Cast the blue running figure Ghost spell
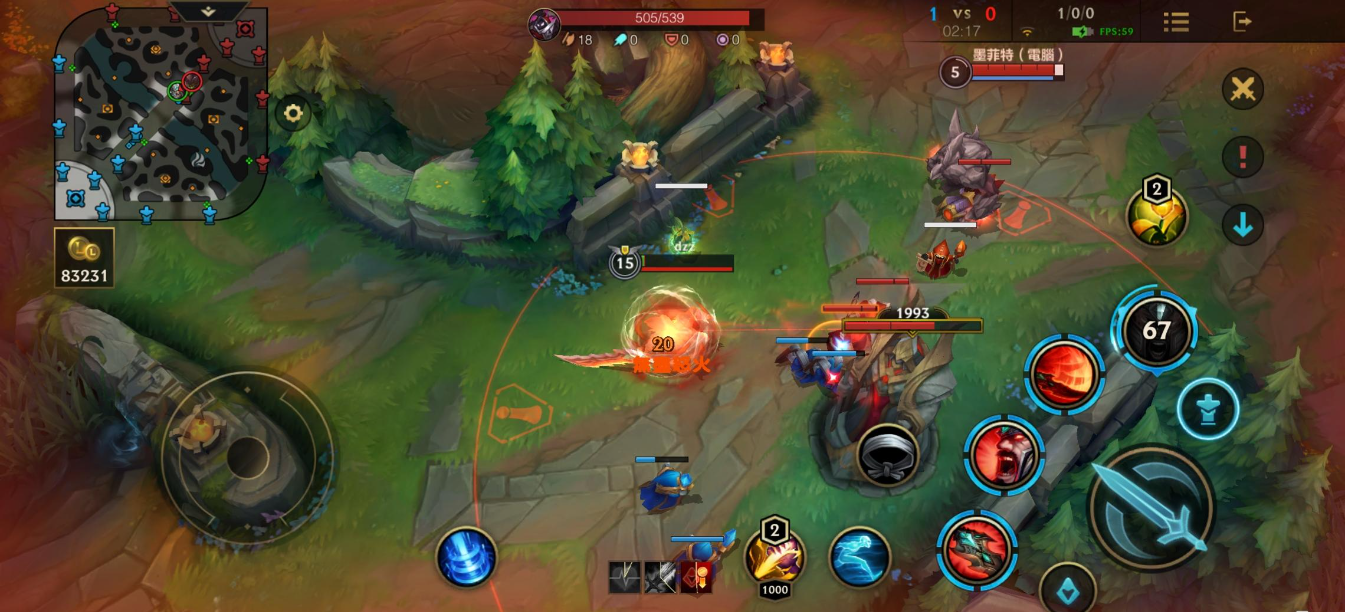The width and height of the screenshot is (1345, 612). tap(860, 557)
